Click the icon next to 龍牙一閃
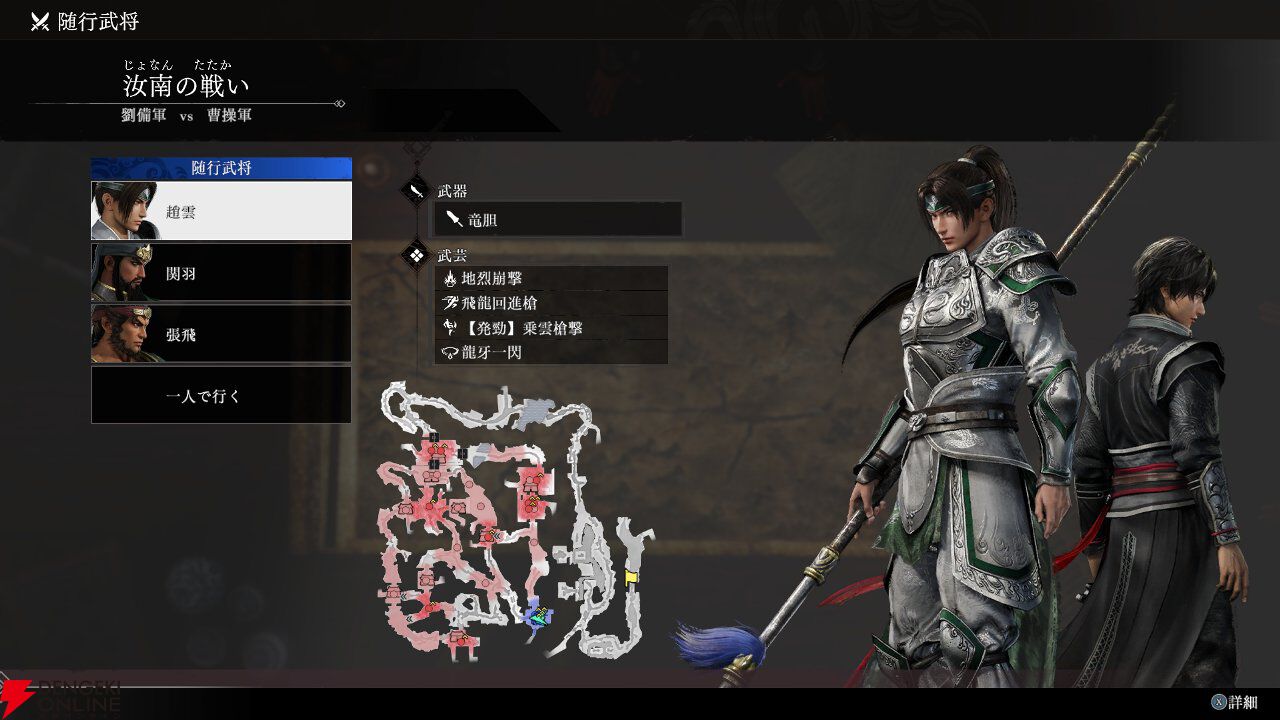Screen dimensions: 1280x720 pos(448,351)
